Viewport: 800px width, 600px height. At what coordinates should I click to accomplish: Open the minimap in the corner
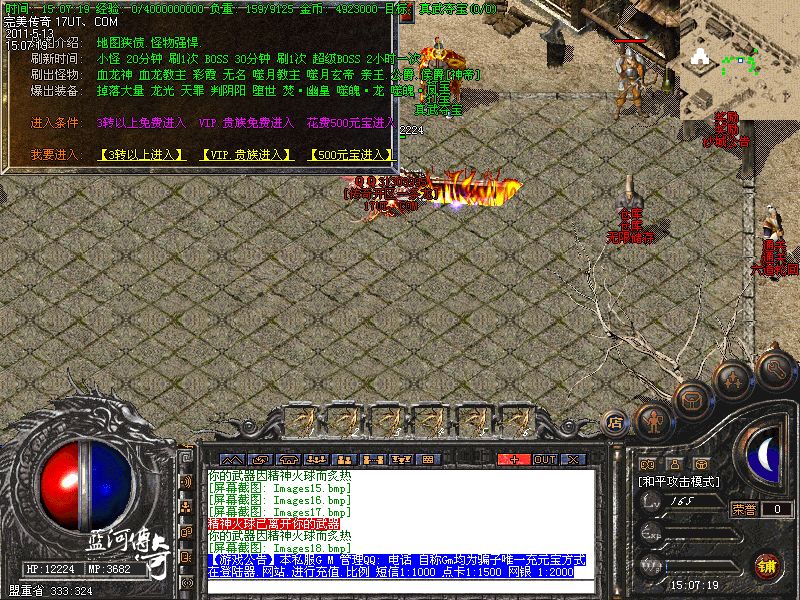coord(738,59)
